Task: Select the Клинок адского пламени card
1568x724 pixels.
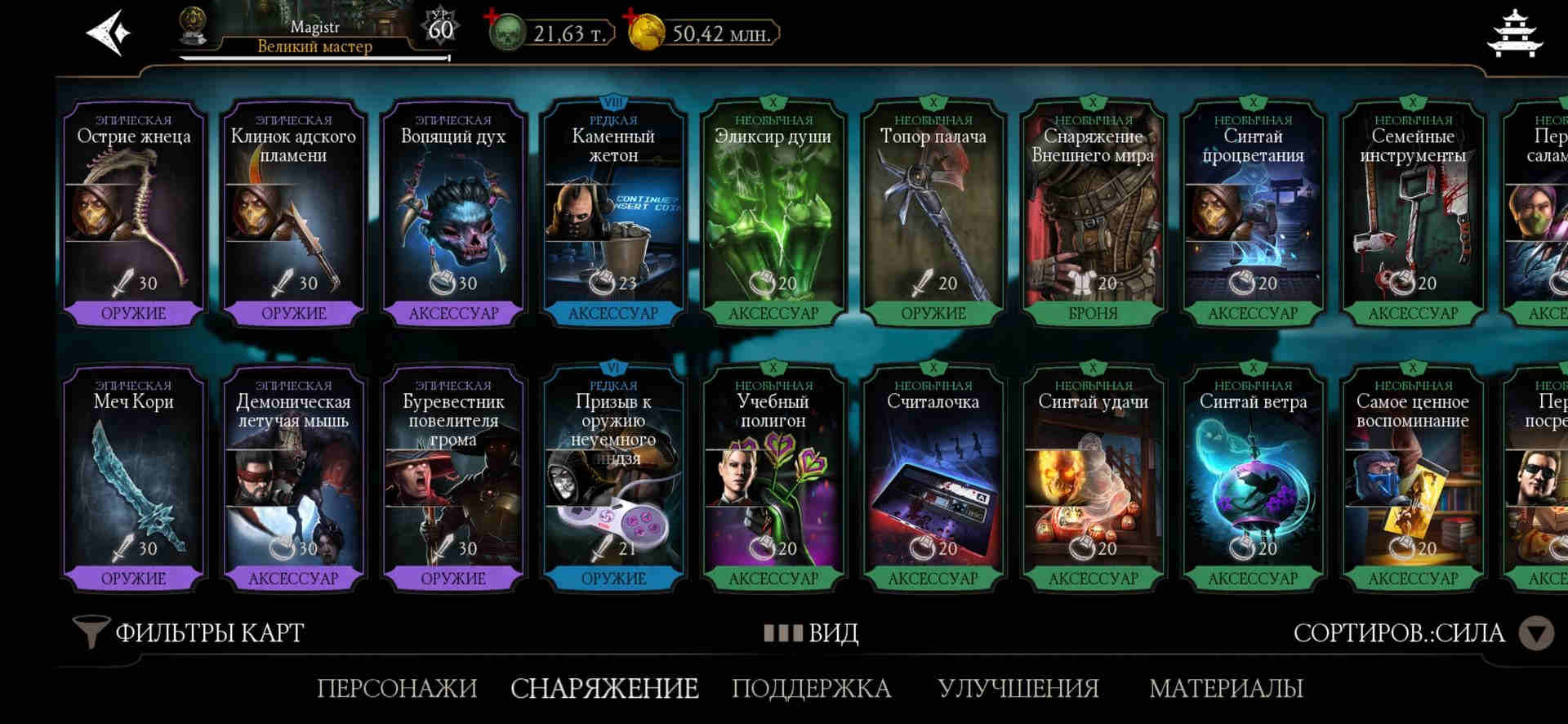Action: click(x=294, y=214)
